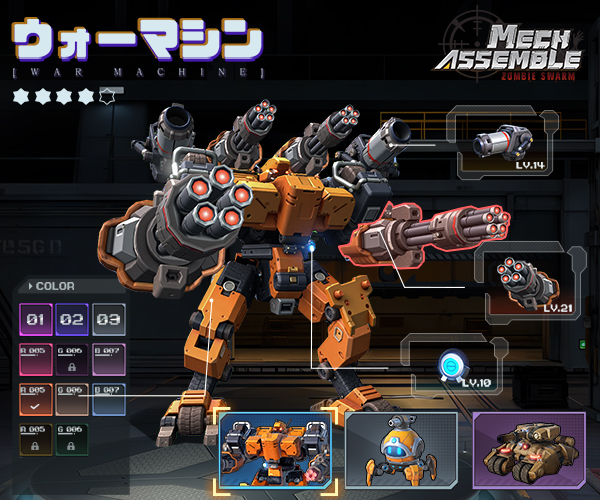Choose the tan G 006 color swatch
This screenshot has width=600, height=500.
[x=72, y=398]
